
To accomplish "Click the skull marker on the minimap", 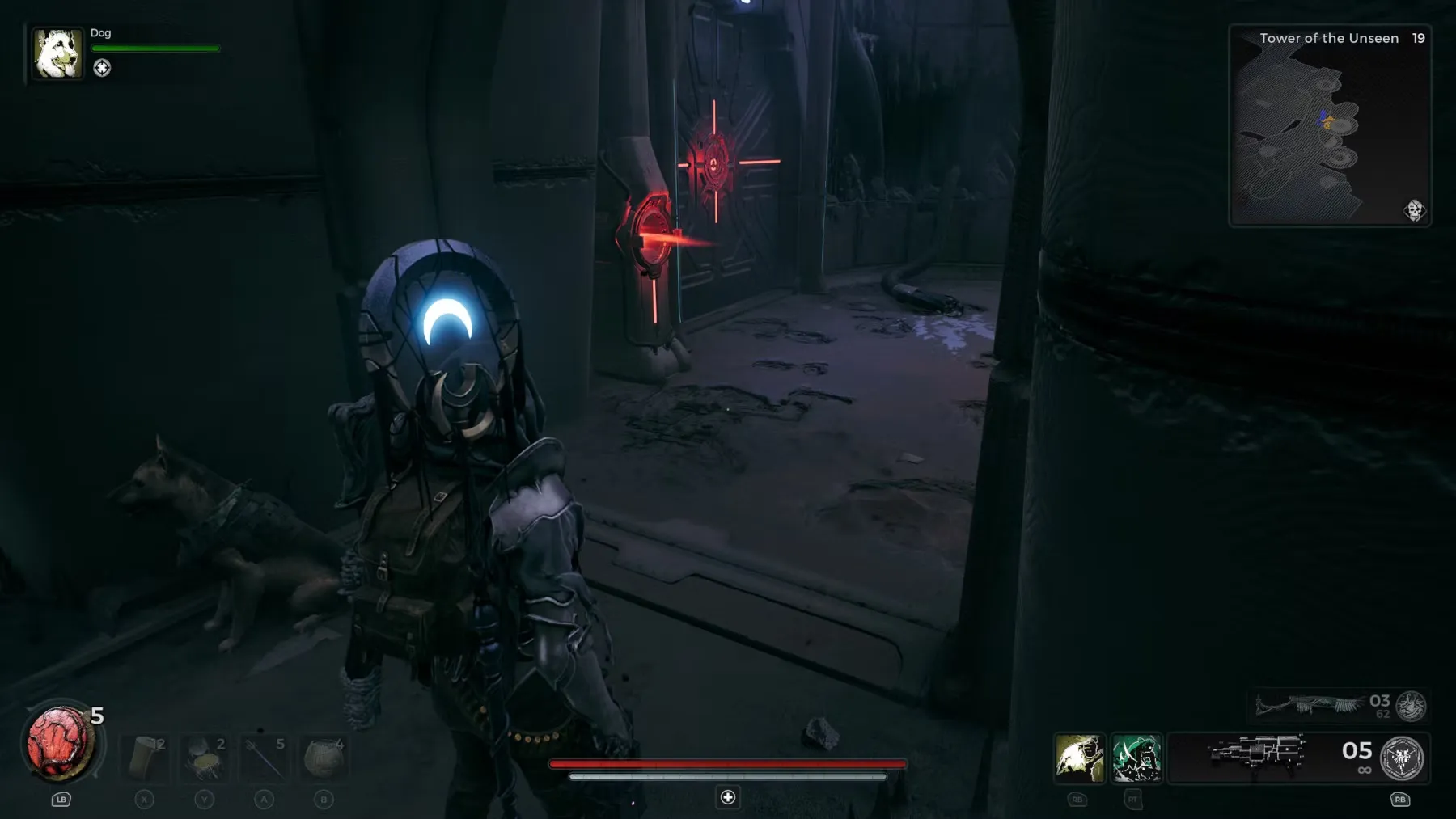I will 1413,210.
